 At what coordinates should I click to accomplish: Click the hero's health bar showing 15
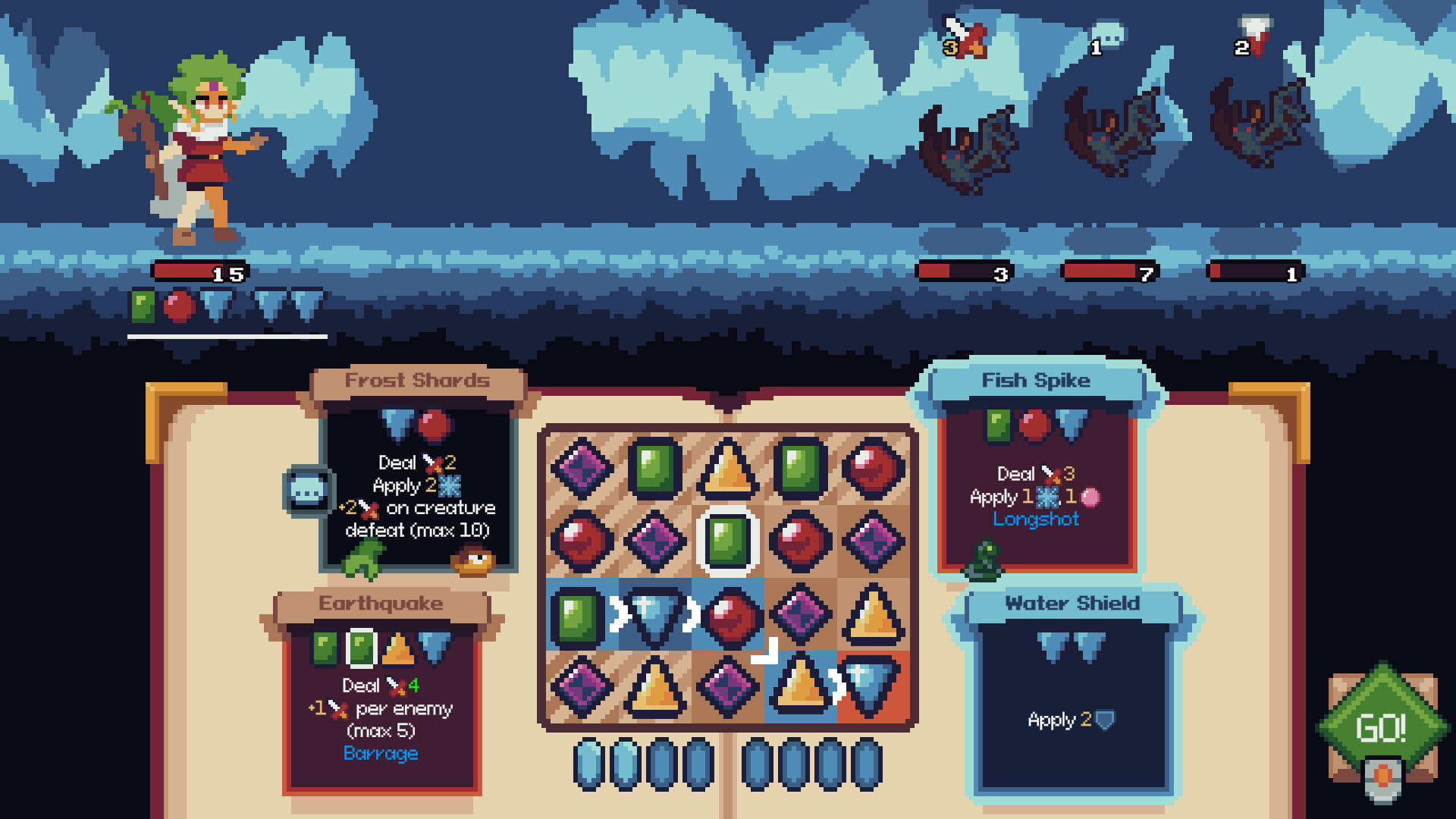tap(199, 271)
